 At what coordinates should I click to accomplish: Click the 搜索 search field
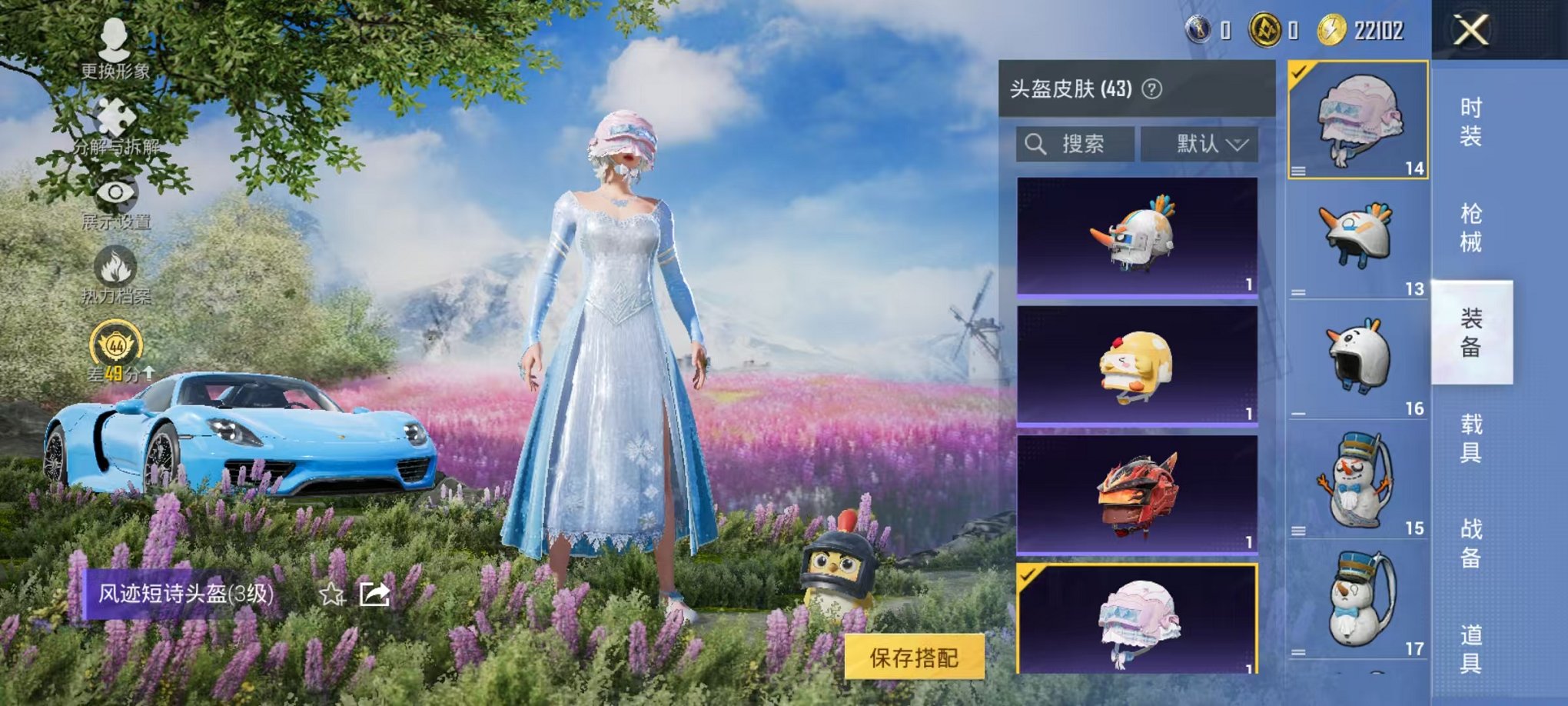pos(1084,142)
